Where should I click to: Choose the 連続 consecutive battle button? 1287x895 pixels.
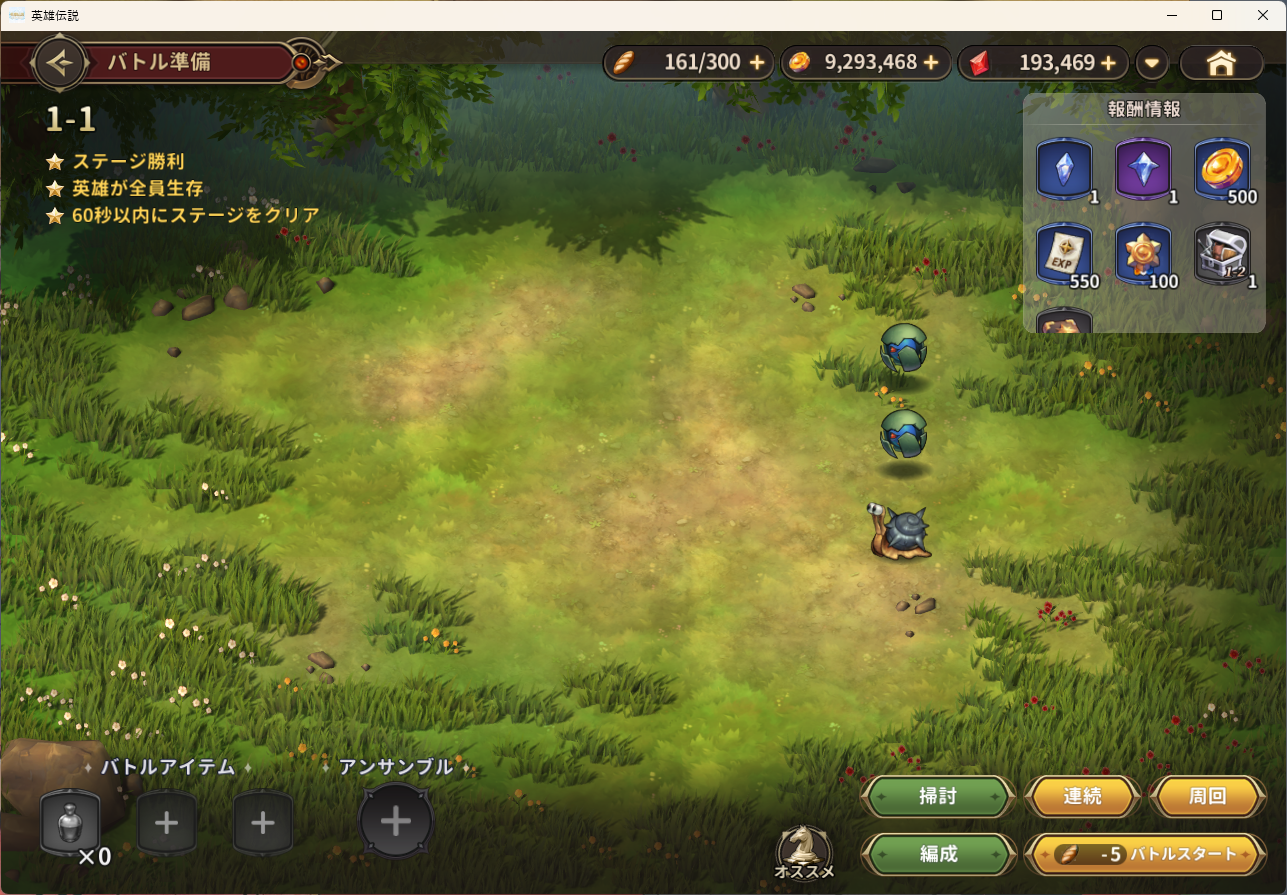pos(1082,797)
